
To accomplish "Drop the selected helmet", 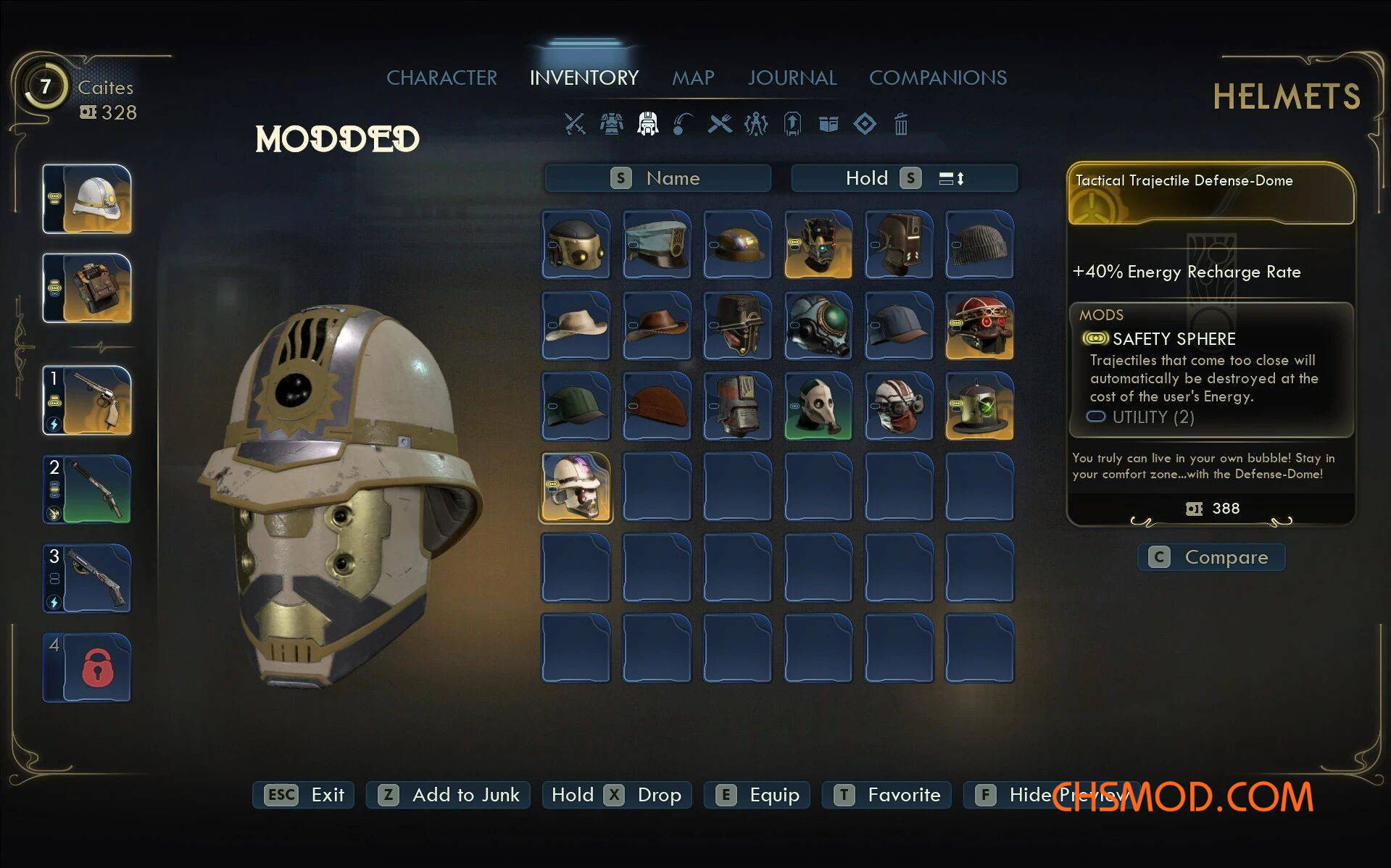I will click(617, 795).
